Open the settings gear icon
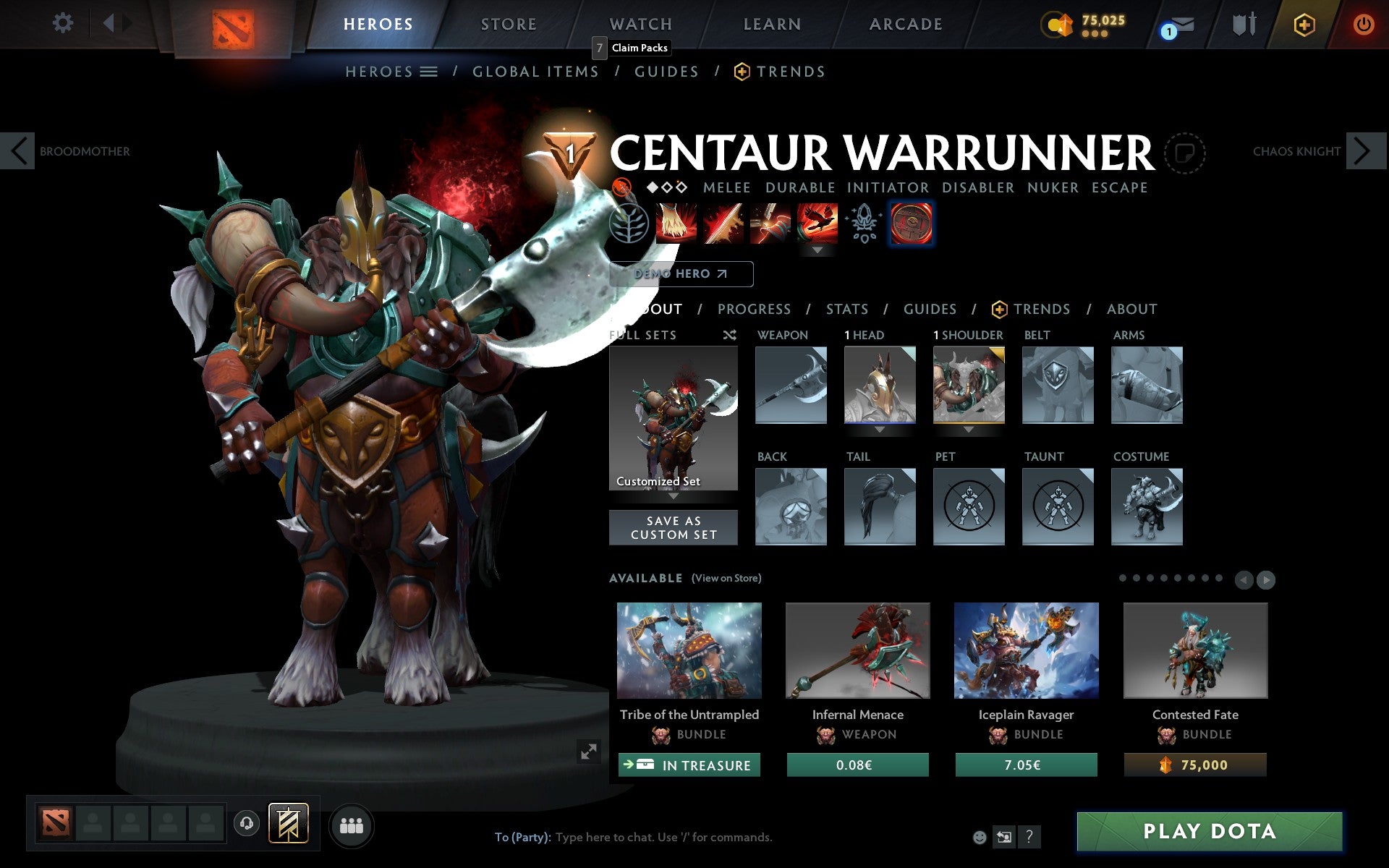This screenshot has height=868, width=1389. (x=64, y=23)
